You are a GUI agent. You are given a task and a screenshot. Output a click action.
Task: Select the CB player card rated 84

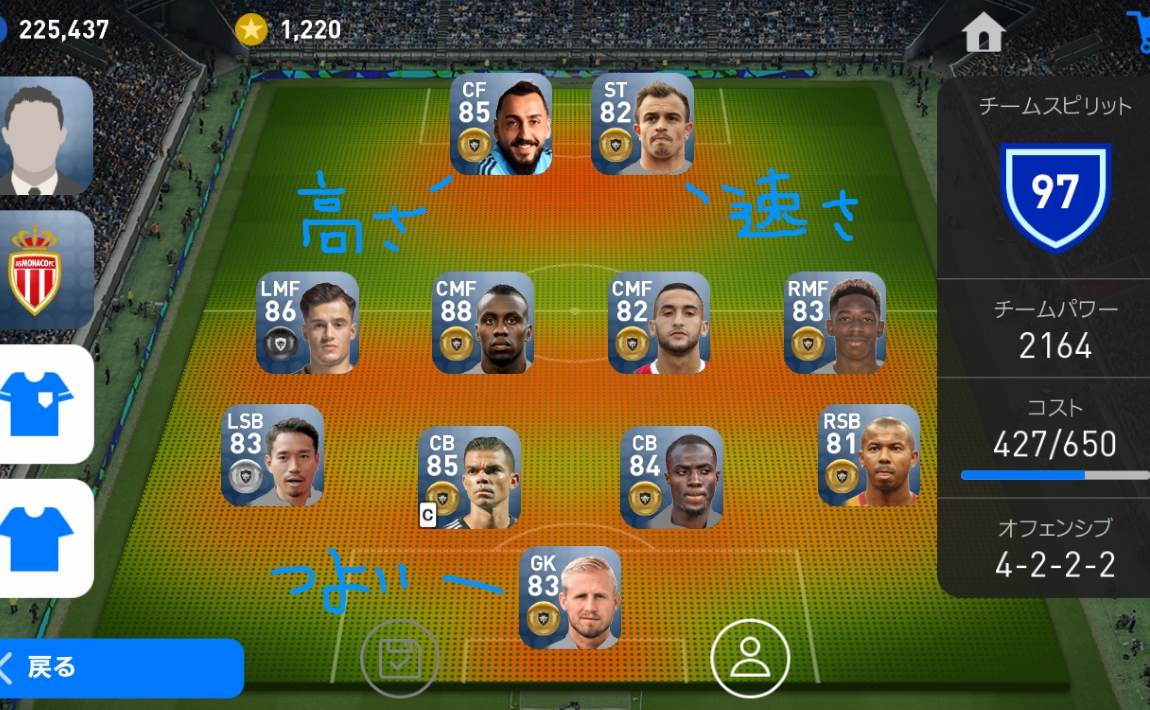pyautogui.click(x=671, y=477)
